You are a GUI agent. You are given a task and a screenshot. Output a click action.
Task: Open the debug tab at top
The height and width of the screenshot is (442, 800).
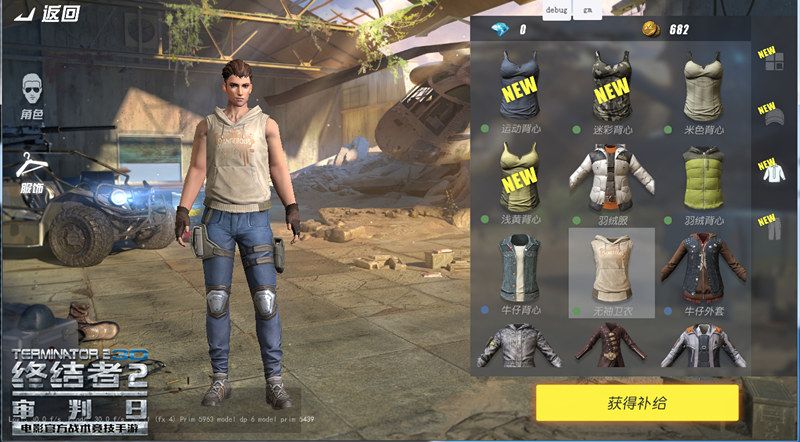point(557,10)
